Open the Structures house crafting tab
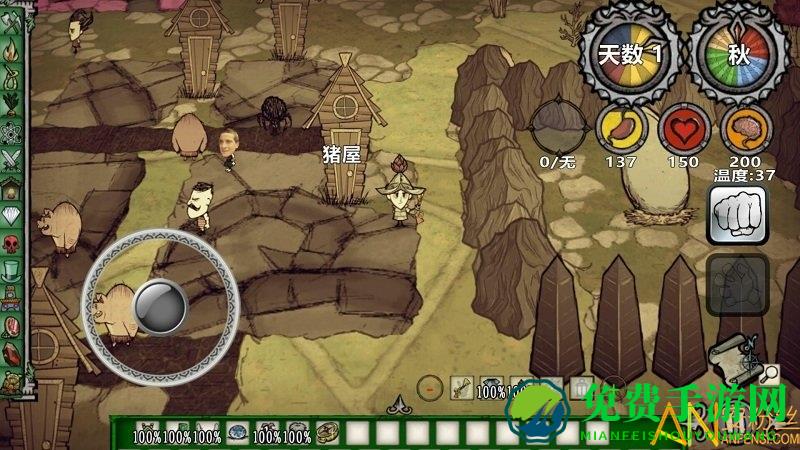The height and width of the screenshot is (450, 800). (11, 187)
